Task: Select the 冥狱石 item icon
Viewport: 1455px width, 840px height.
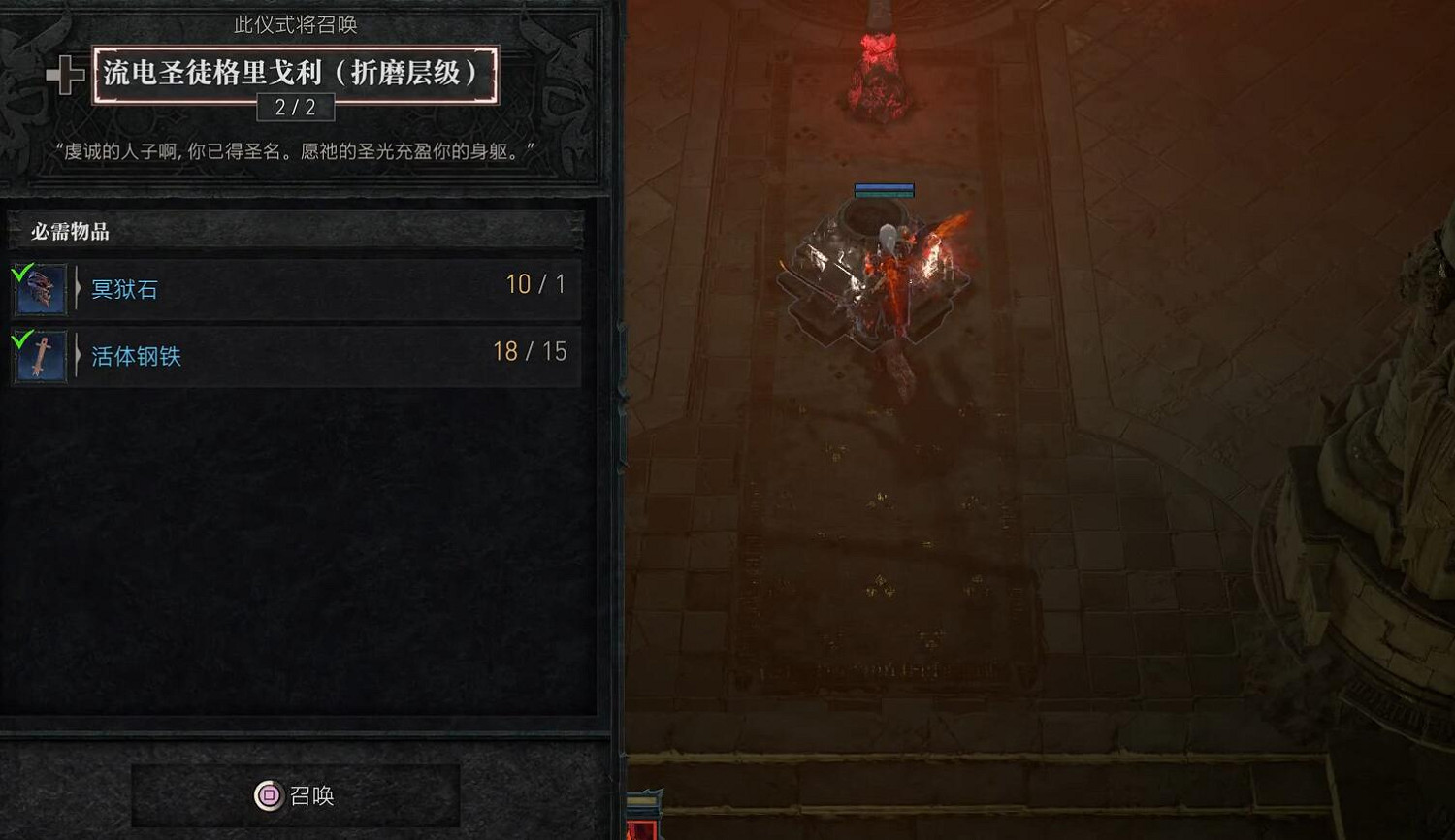Action: pos(39,289)
